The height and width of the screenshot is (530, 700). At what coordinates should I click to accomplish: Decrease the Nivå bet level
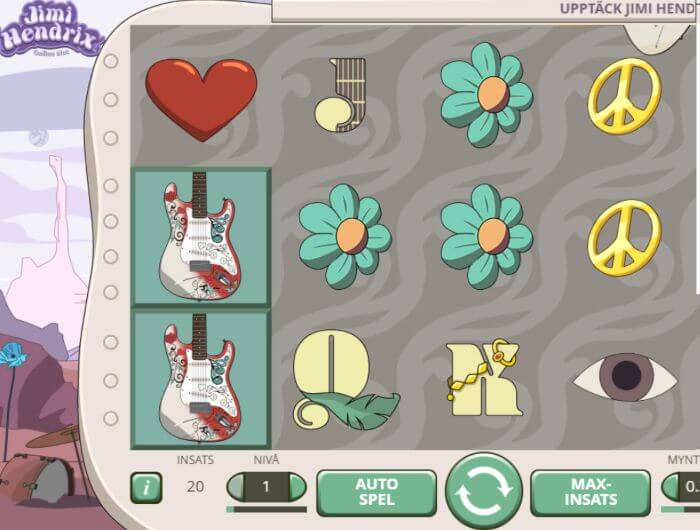(237, 487)
